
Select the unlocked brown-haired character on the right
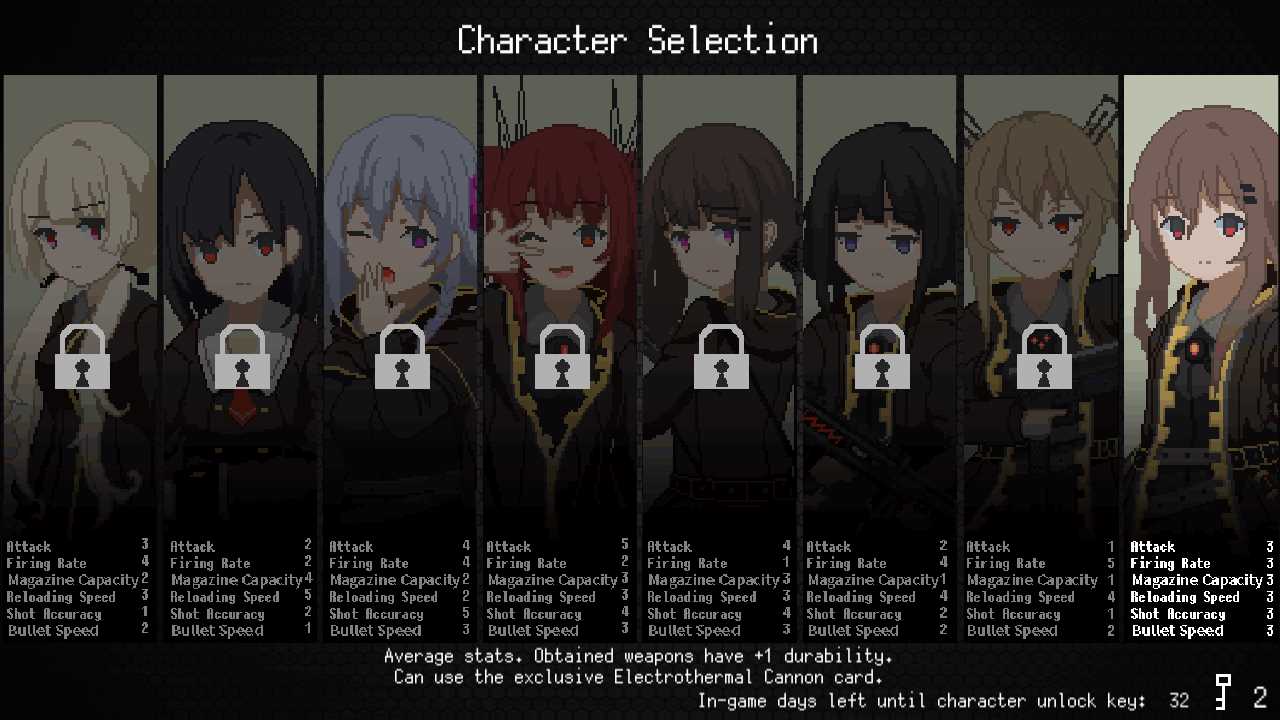tap(1200, 300)
